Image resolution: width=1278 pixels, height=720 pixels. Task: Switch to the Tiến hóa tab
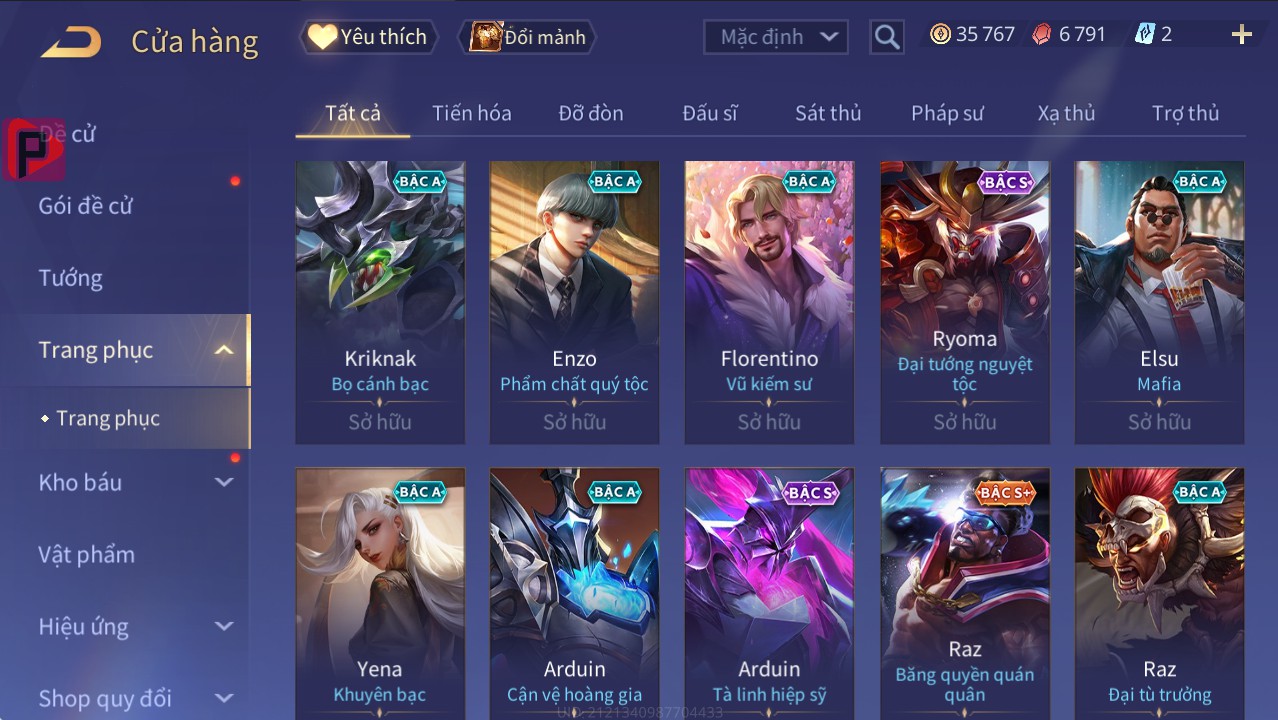pos(471,113)
